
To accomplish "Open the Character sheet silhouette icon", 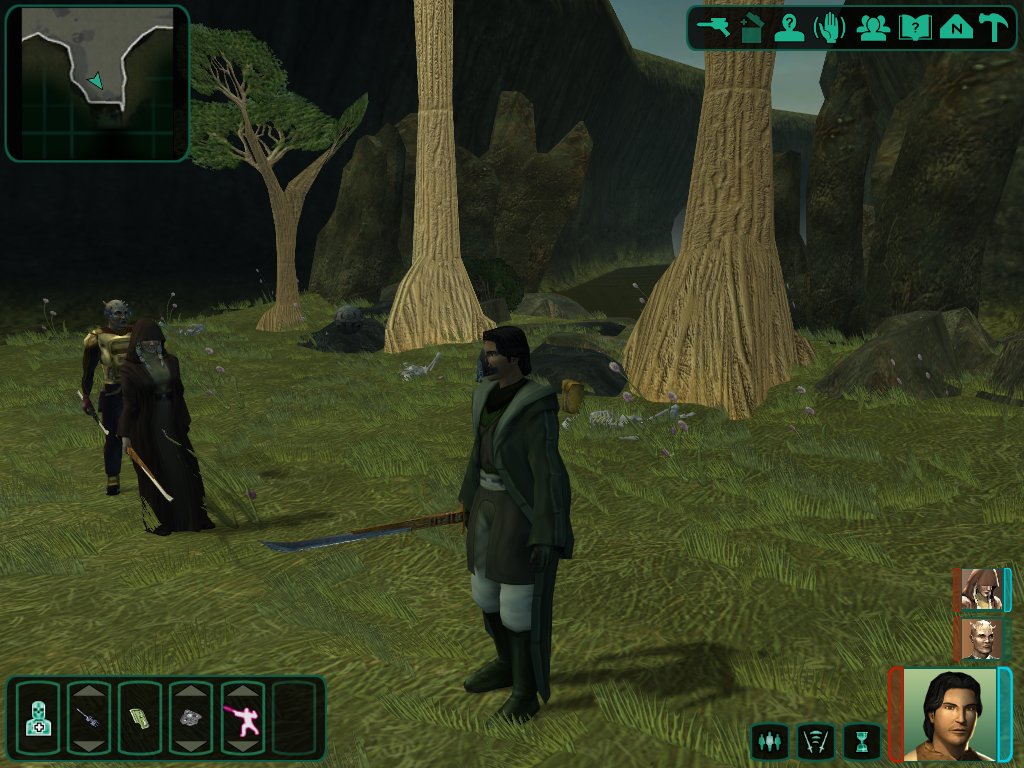I will pyautogui.click(x=790, y=27).
